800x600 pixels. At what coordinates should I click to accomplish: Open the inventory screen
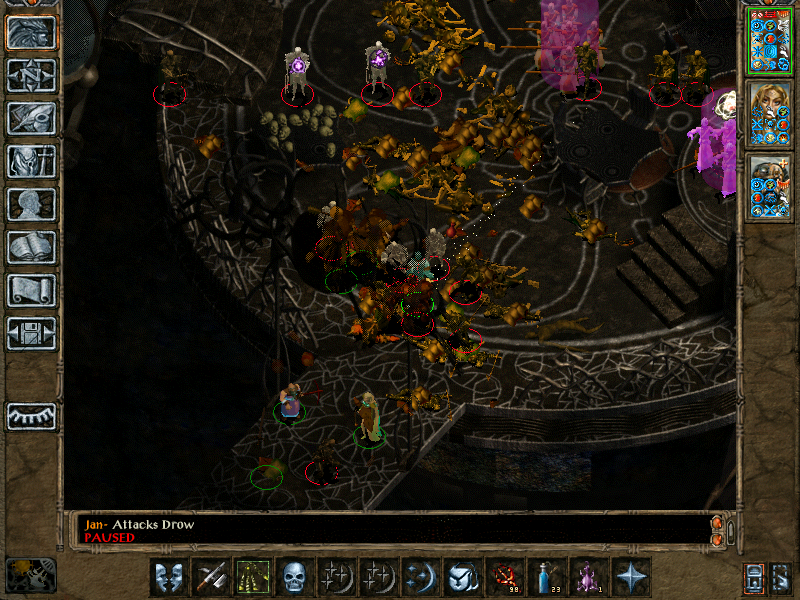31,161
